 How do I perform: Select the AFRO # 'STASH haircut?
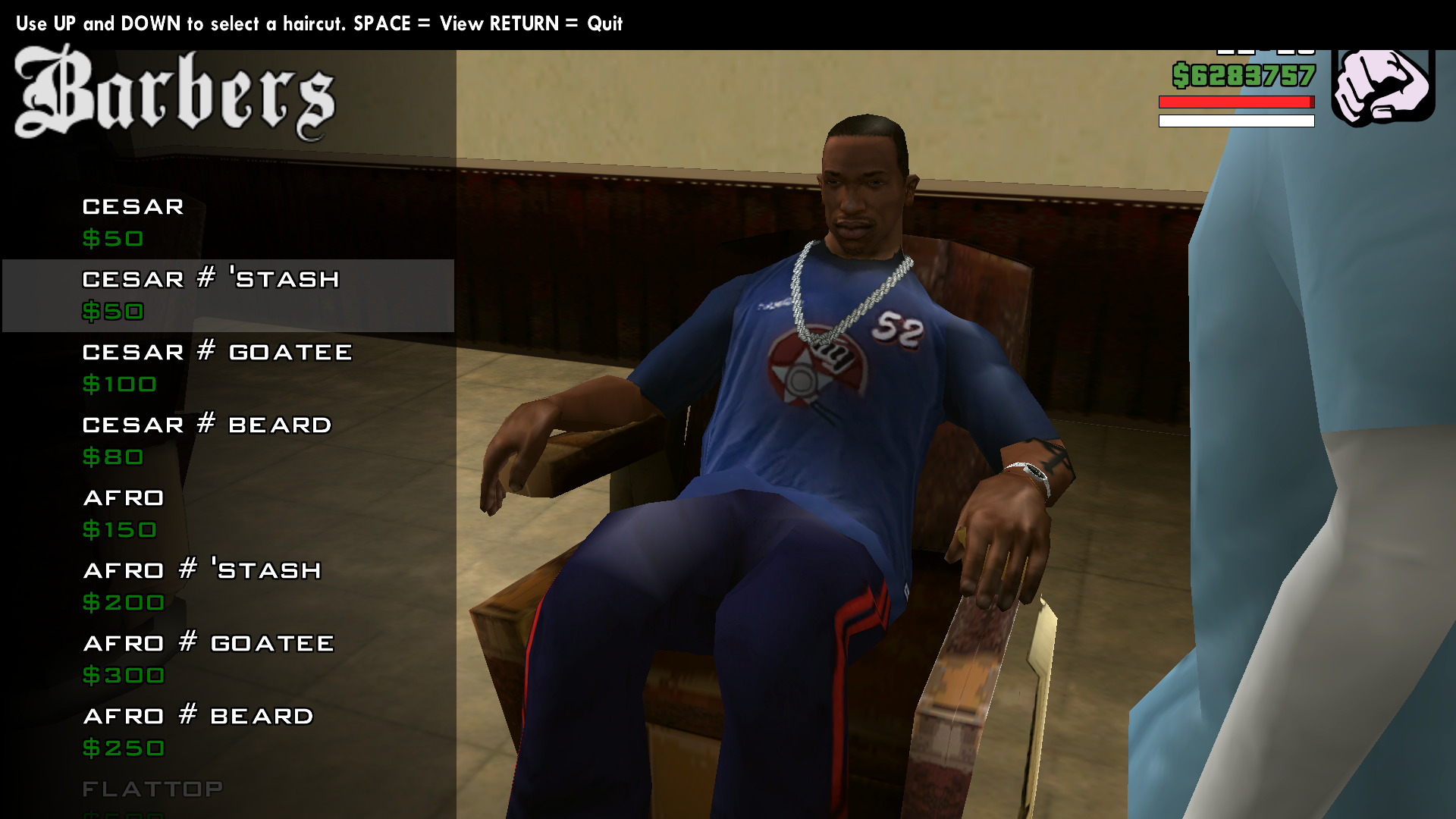coord(202,570)
